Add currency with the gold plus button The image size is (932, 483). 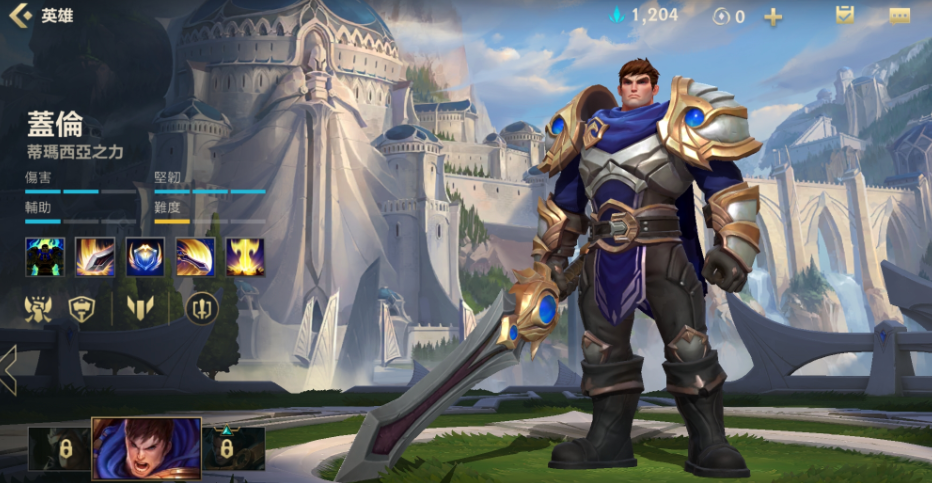(773, 17)
